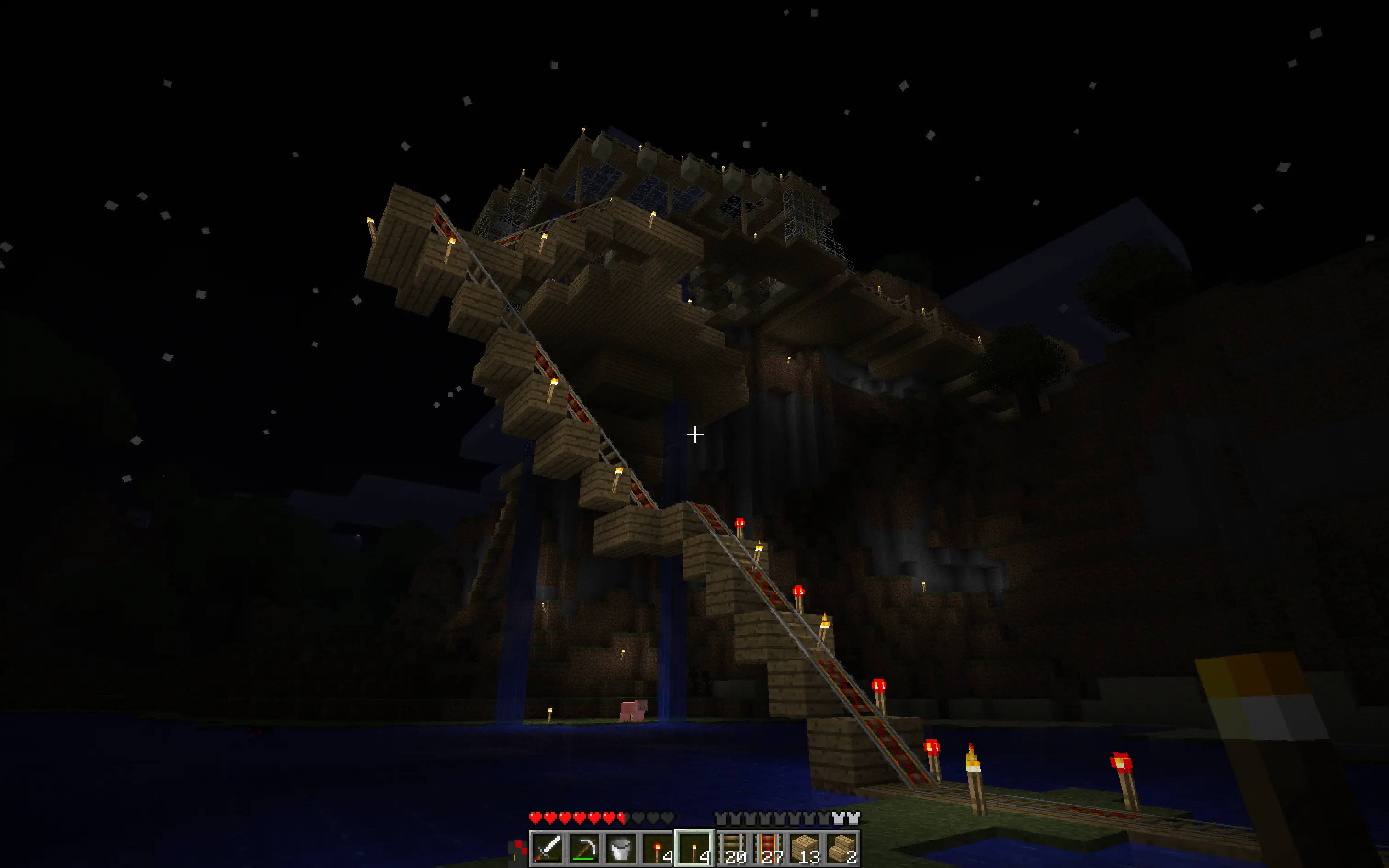Viewport: 1389px width, 868px height.
Task: Pick the wooden stairs hotbar slot
Action: (x=841, y=848)
